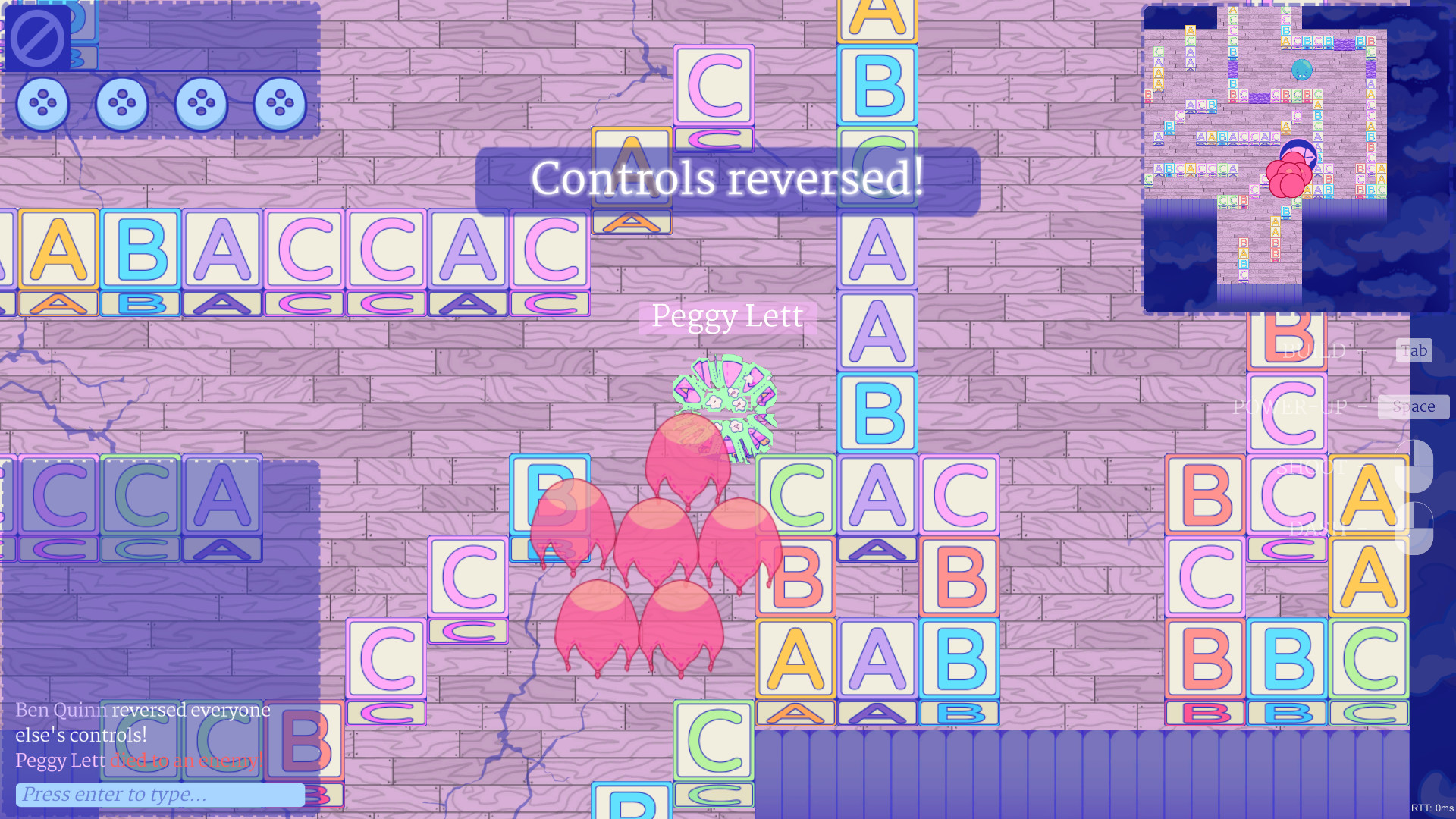Click the second button token icon
Viewport: 1456px width, 819px height.
(x=124, y=104)
